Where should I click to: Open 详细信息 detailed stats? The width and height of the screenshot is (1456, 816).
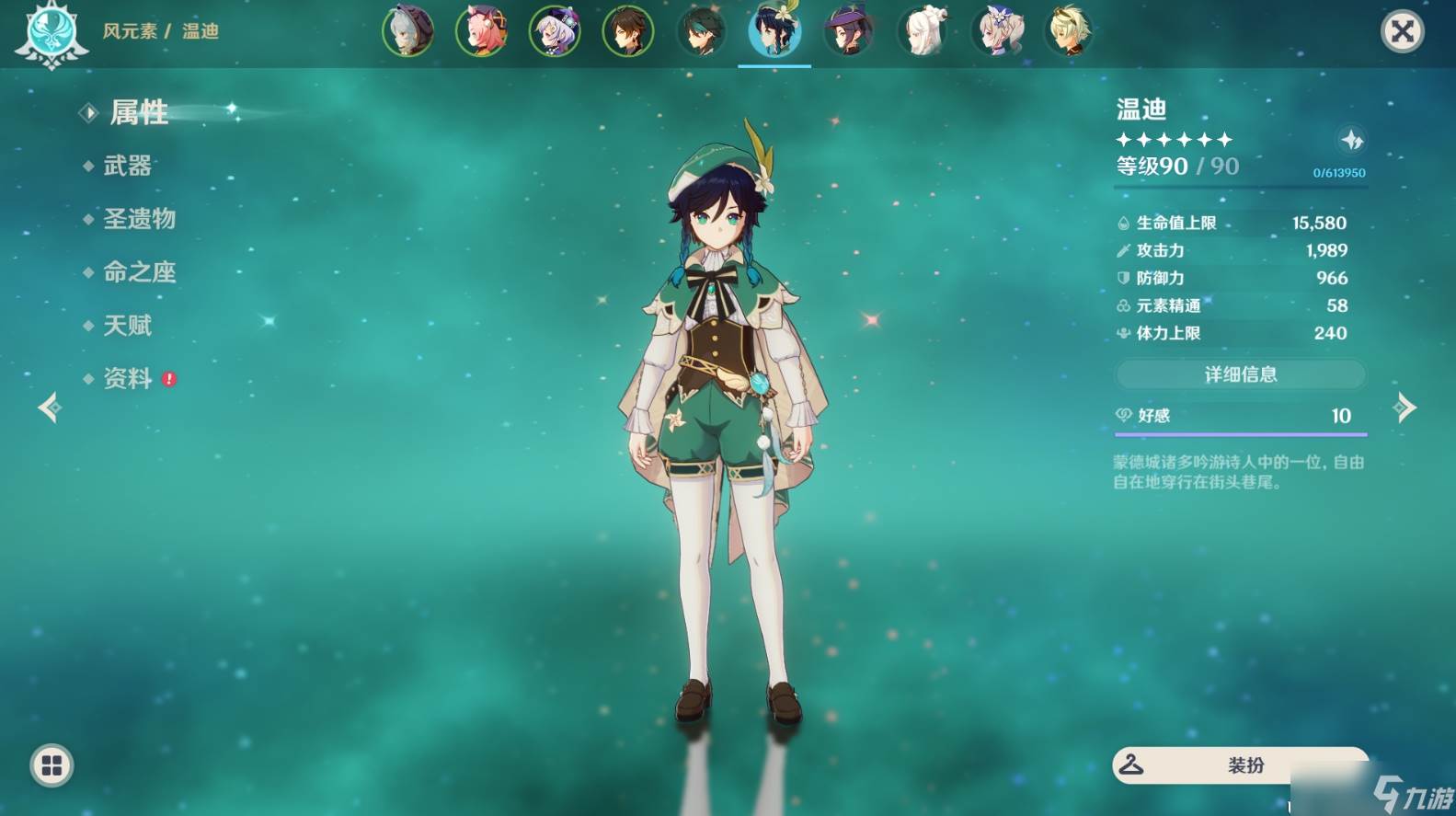[x=1240, y=374]
